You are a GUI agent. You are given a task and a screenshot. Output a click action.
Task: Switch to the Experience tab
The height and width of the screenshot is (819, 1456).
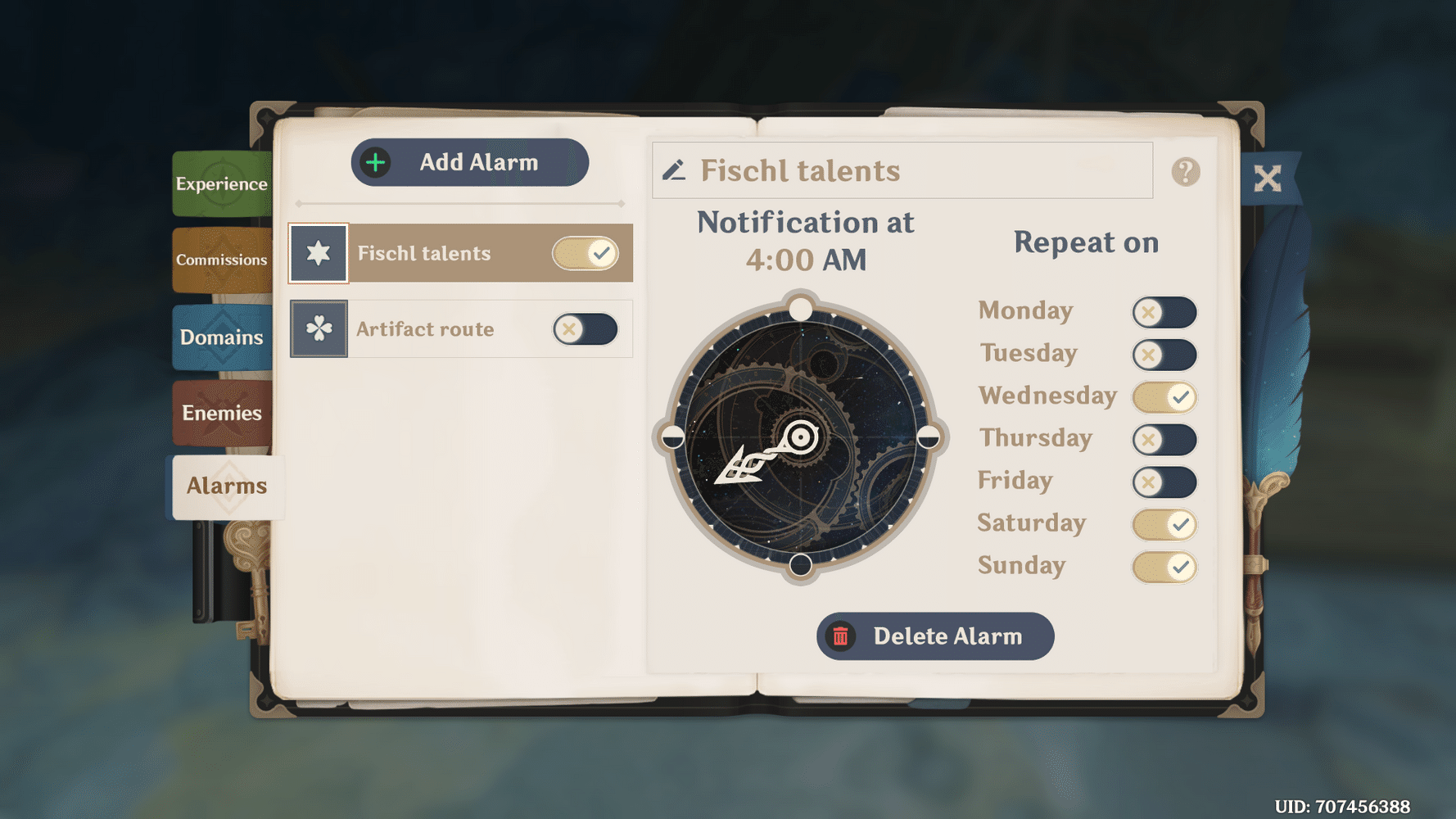(221, 183)
